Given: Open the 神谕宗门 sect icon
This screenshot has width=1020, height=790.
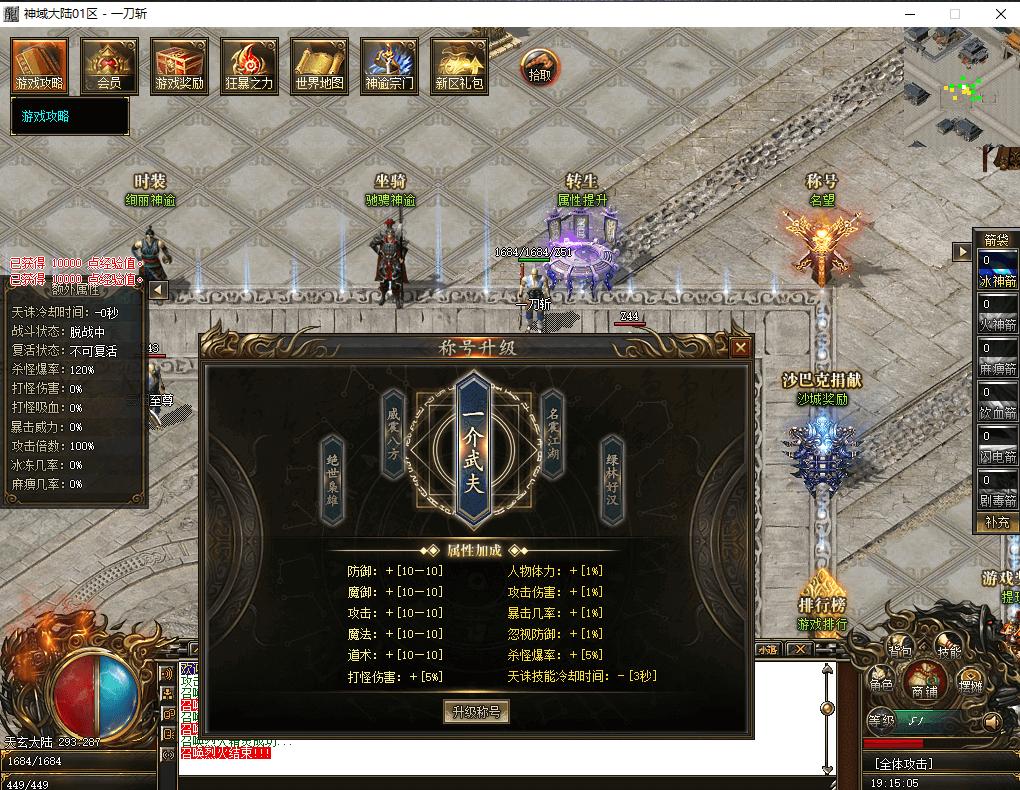Looking at the screenshot, I should [389, 66].
